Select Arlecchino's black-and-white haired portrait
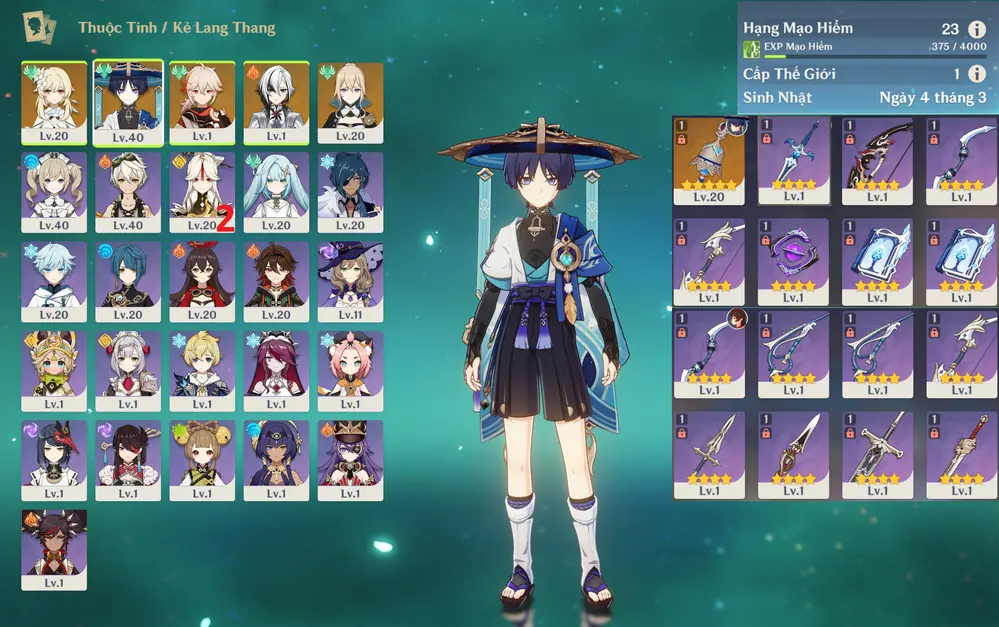 click(x=276, y=102)
